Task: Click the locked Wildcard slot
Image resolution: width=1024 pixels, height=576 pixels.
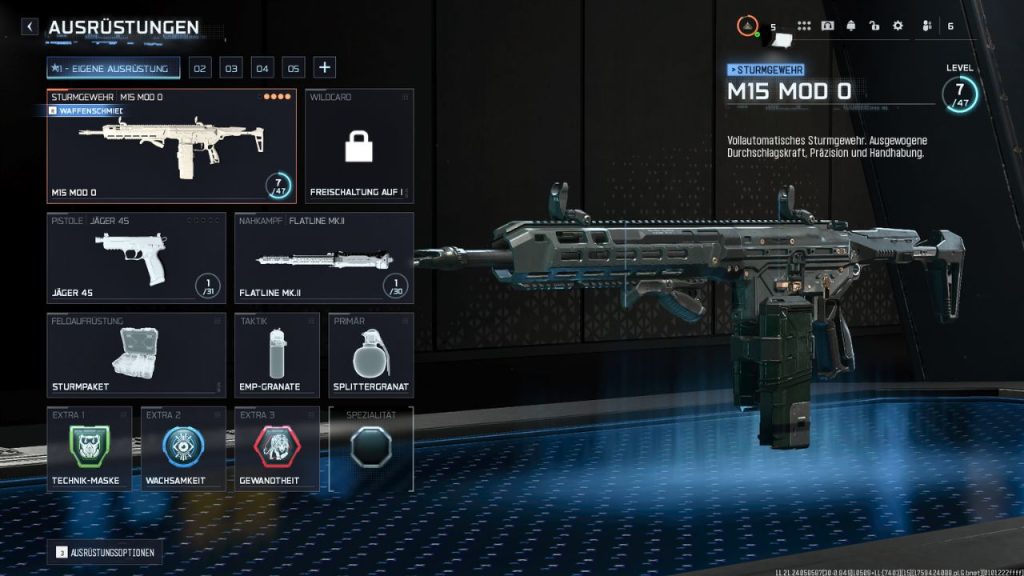Action: [x=359, y=147]
